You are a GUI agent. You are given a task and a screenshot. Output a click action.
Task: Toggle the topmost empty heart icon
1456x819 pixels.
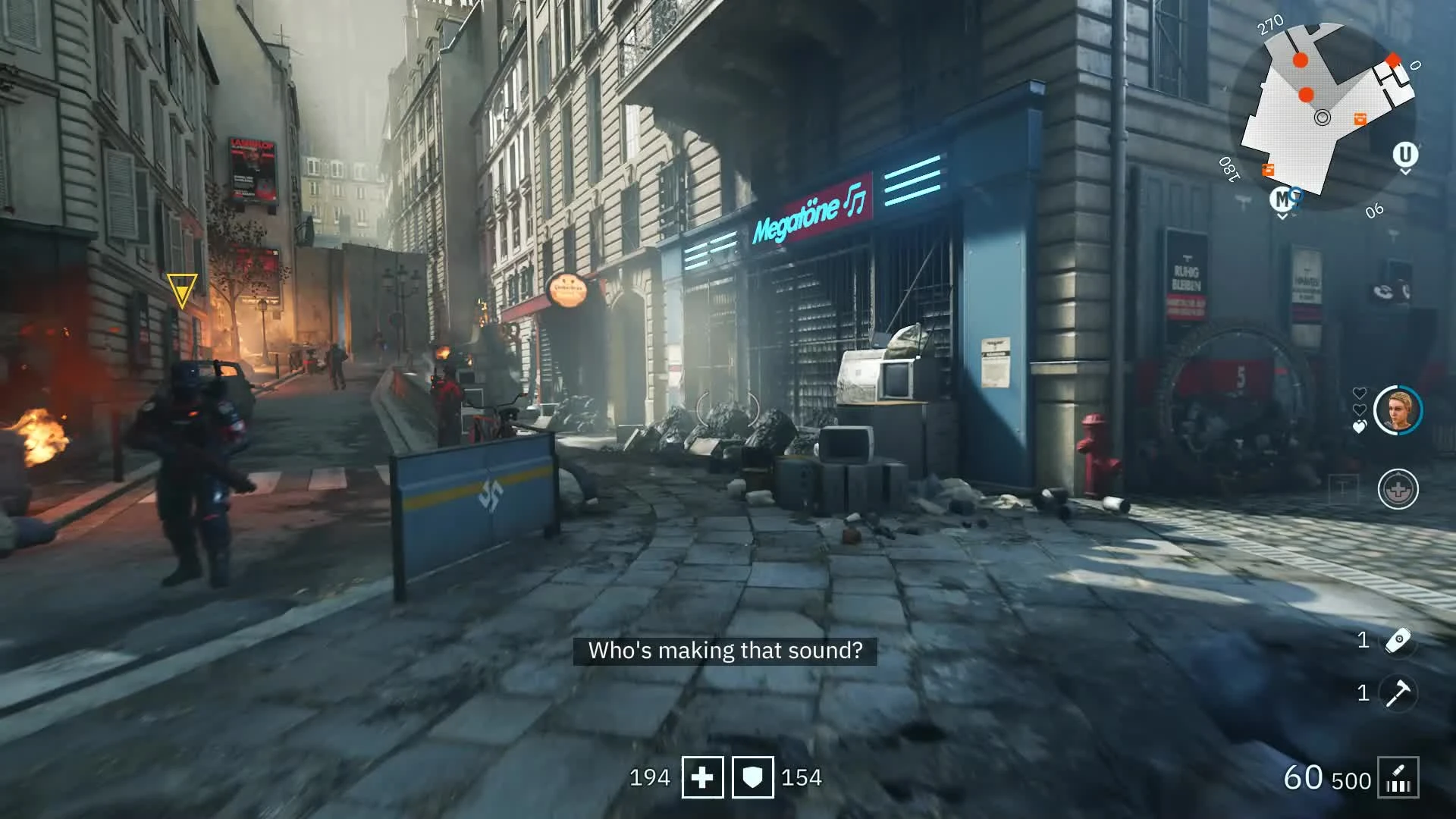point(1359,394)
